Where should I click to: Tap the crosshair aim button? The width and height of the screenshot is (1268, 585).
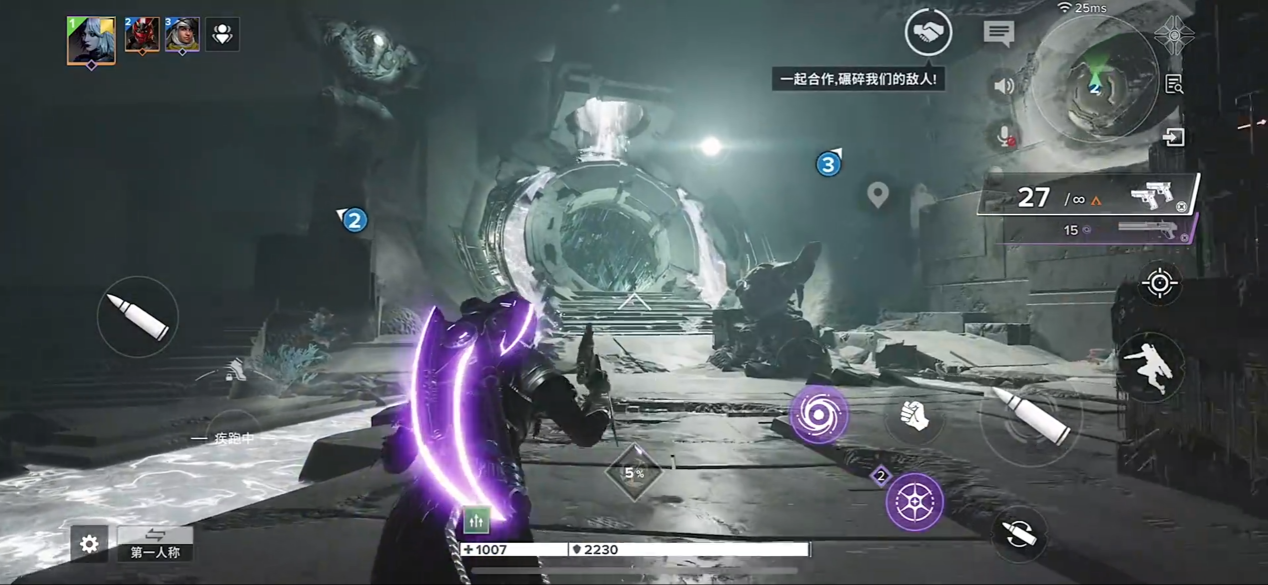point(1160,284)
